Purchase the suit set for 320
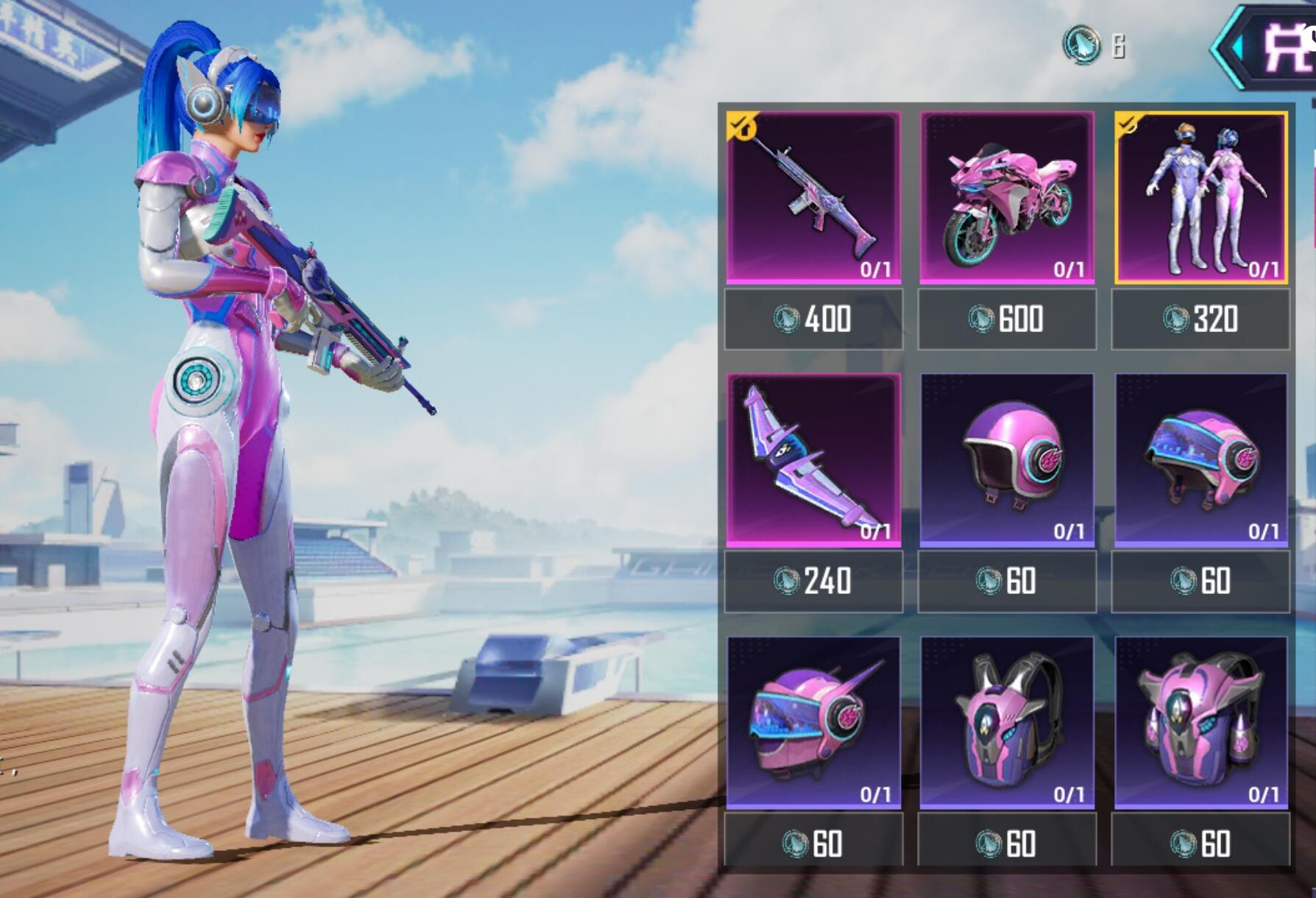 coord(1200,319)
